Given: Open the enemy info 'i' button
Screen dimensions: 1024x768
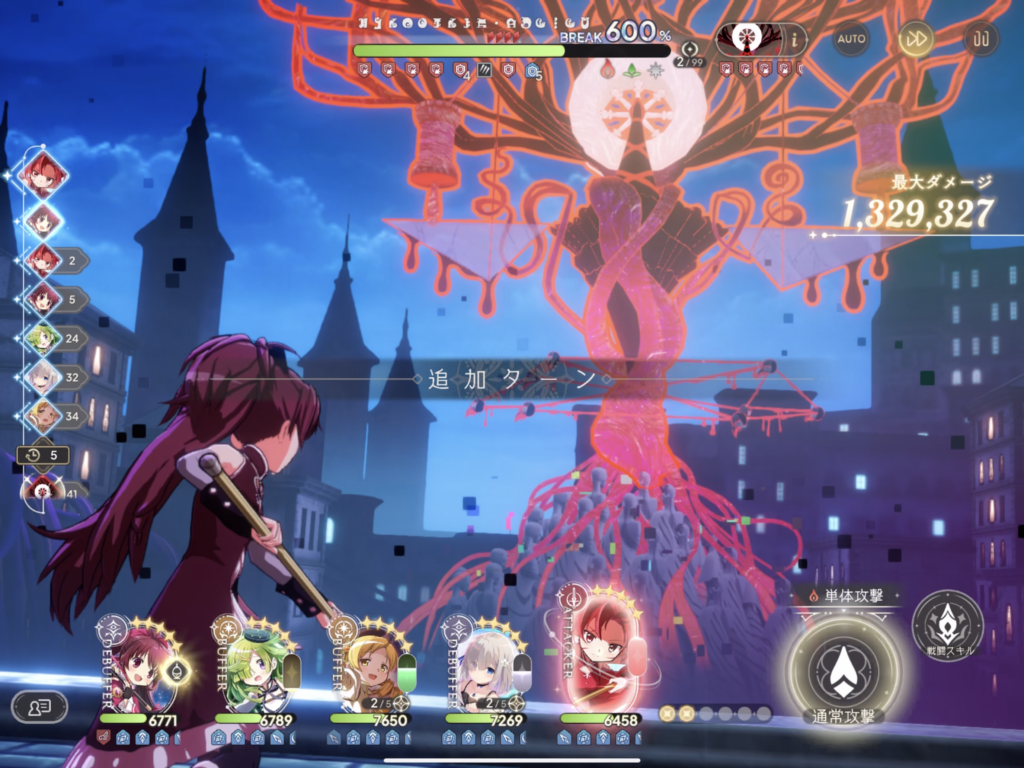Looking at the screenshot, I should pyautogui.click(x=796, y=39).
